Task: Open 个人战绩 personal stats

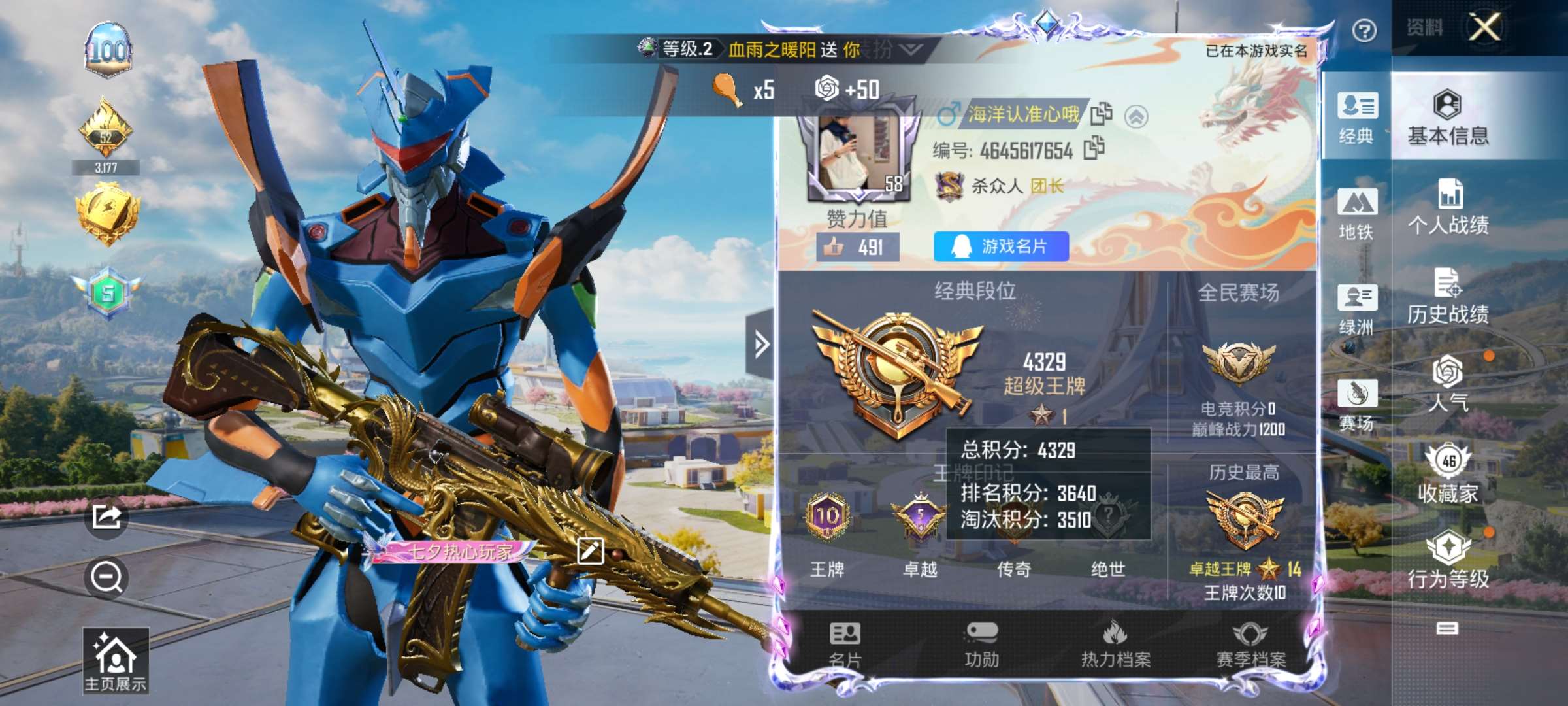Action: click(x=1448, y=208)
